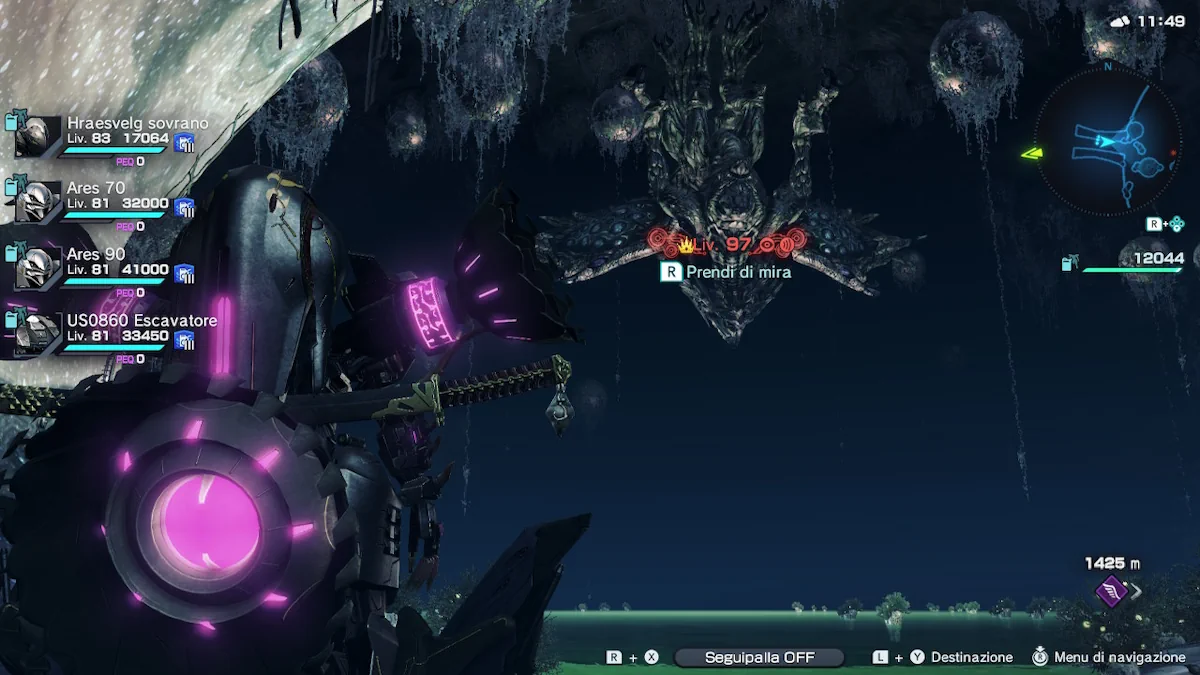Click the purple destination marker icon
Image resolution: width=1200 pixels, height=675 pixels.
click(x=1110, y=591)
